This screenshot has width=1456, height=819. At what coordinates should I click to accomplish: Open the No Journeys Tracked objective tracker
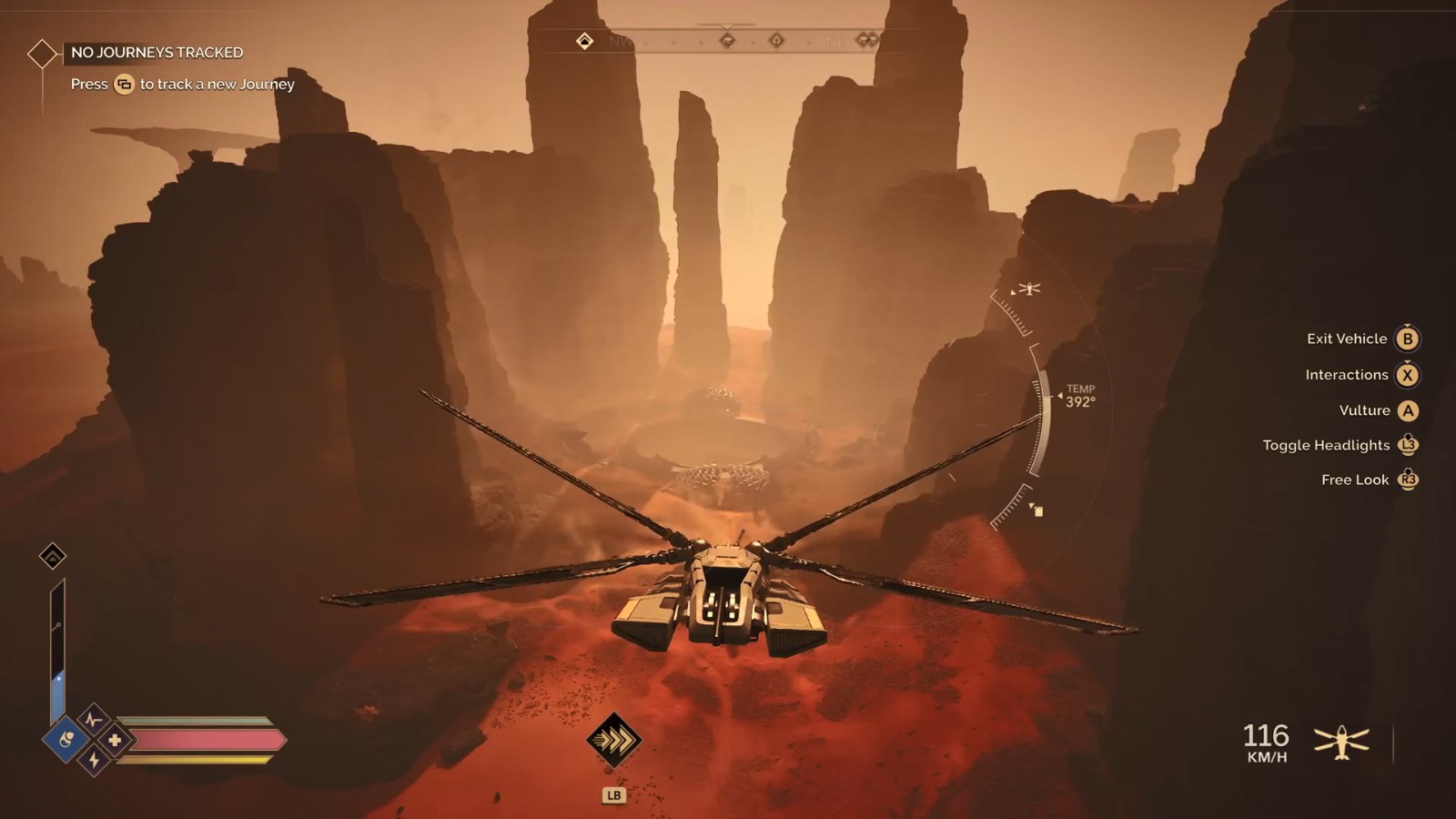157,53
